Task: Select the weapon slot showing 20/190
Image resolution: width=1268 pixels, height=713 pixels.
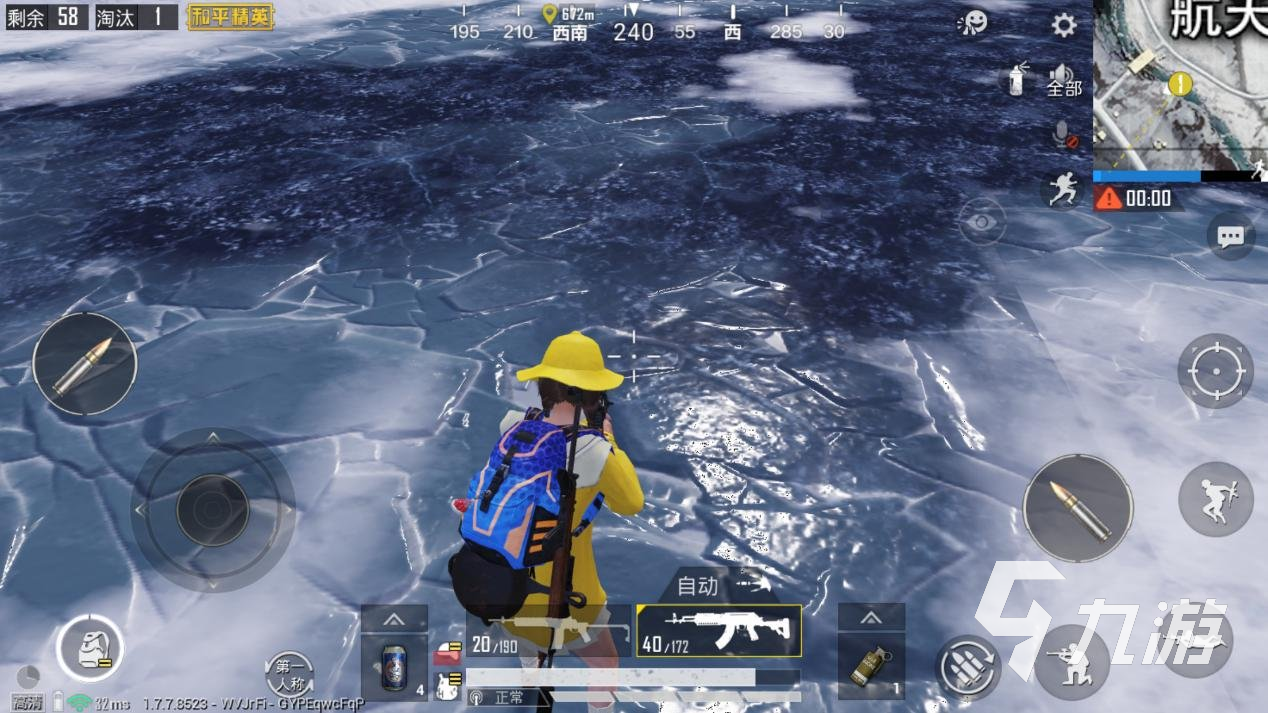Action: coord(548,632)
